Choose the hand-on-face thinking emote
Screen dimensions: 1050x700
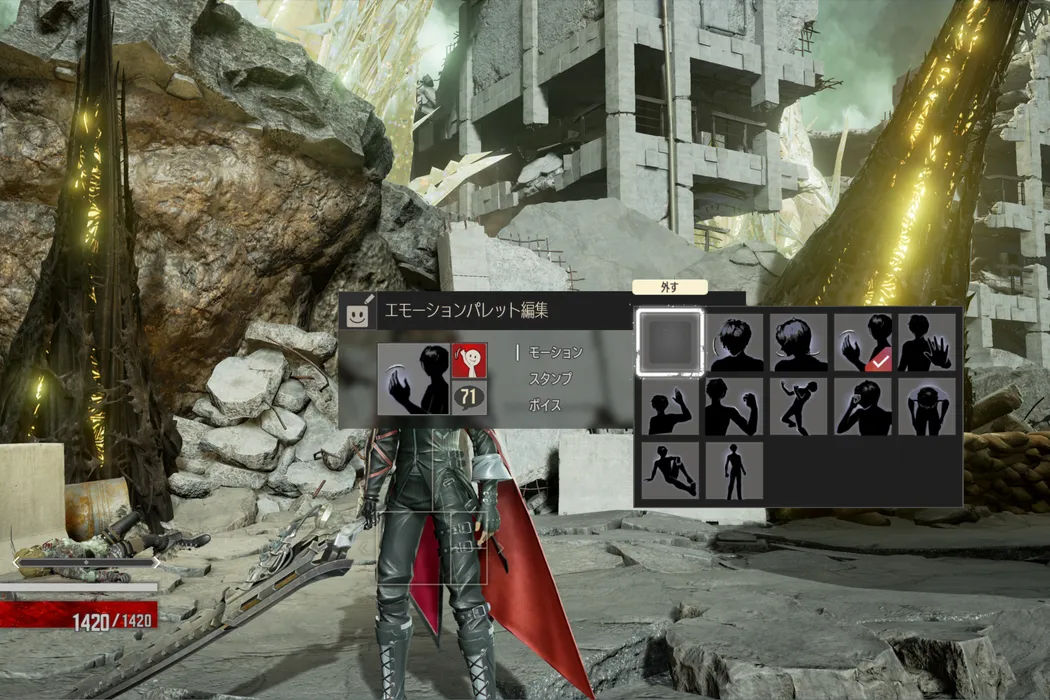(863, 407)
